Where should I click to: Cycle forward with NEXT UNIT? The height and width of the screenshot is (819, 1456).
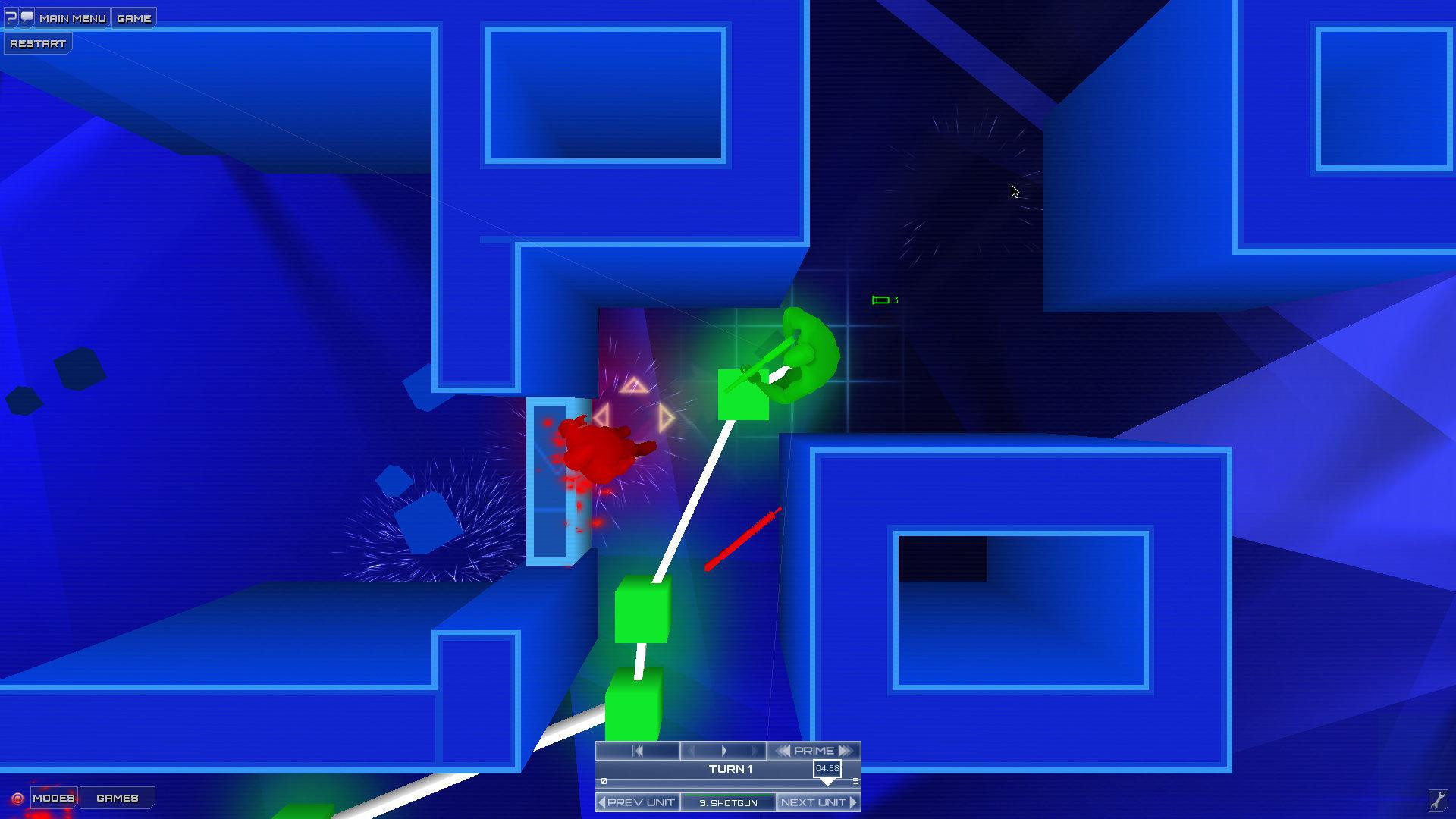pos(818,802)
